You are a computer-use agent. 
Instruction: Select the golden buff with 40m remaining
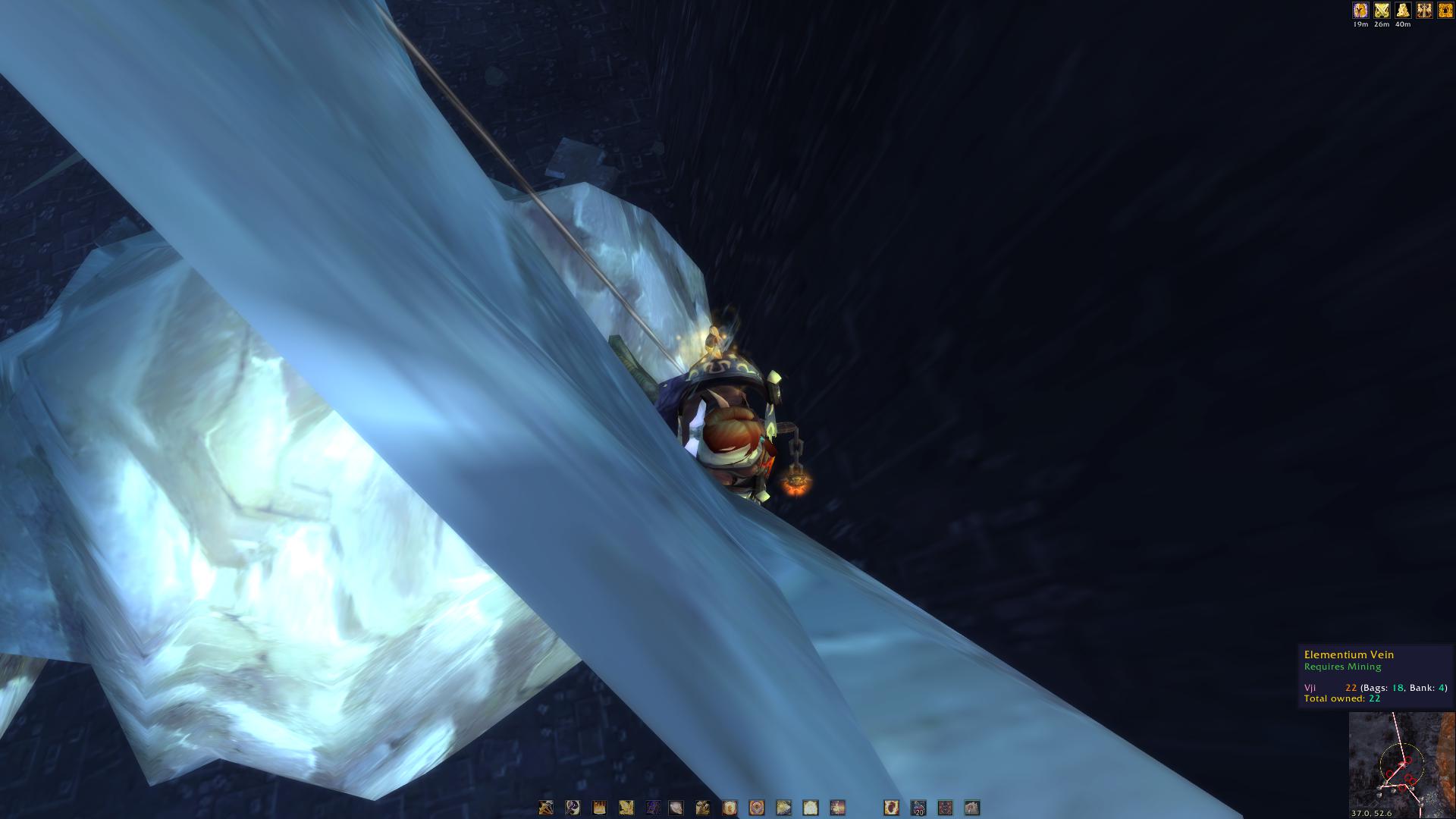[x=1403, y=11]
